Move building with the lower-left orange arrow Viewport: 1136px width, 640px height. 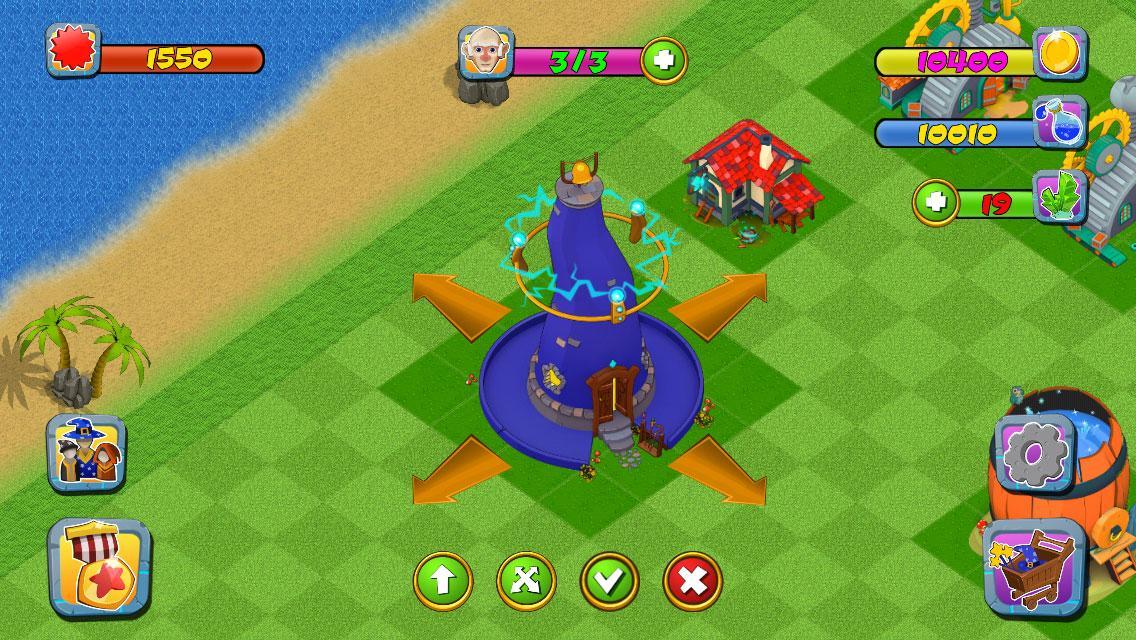pyautogui.click(x=459, y=471)
